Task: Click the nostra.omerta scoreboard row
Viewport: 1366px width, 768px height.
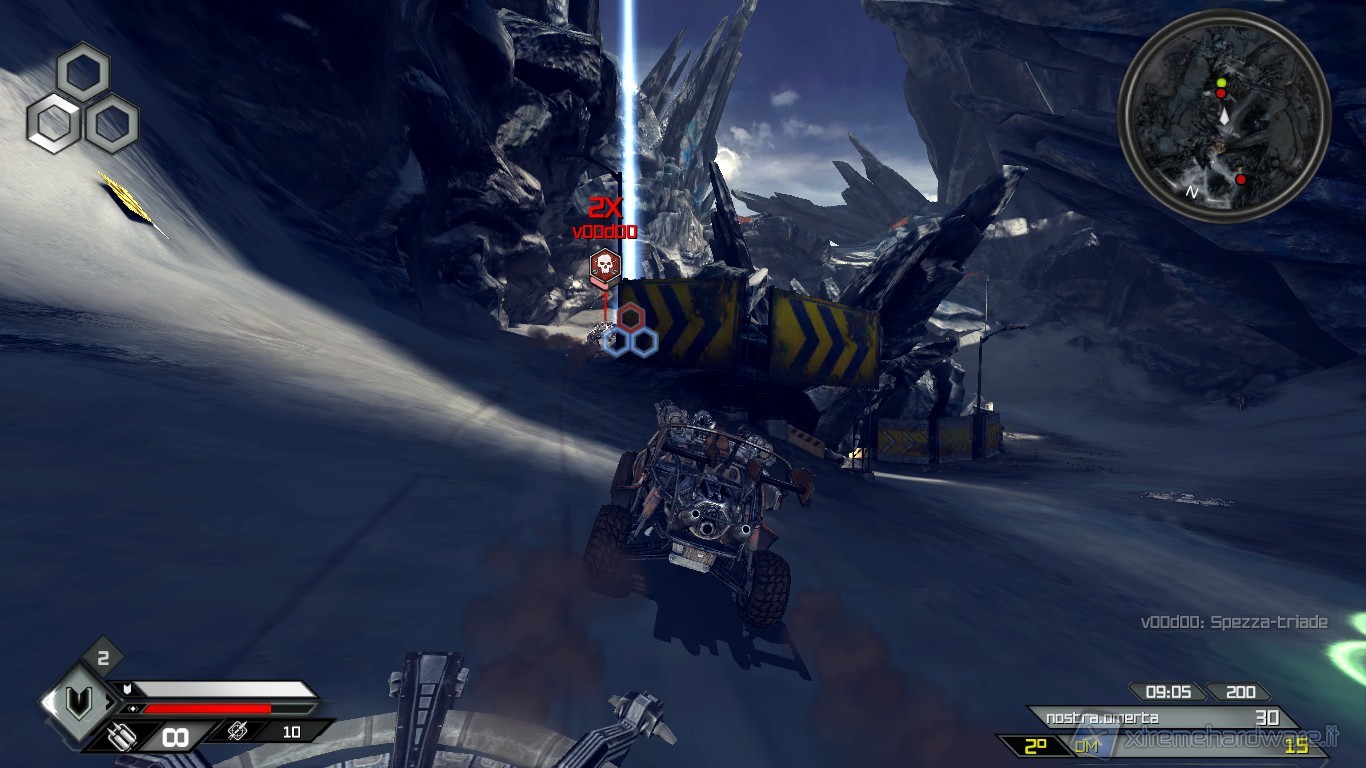Action: pyautogui.click(x=1163, y=718)
